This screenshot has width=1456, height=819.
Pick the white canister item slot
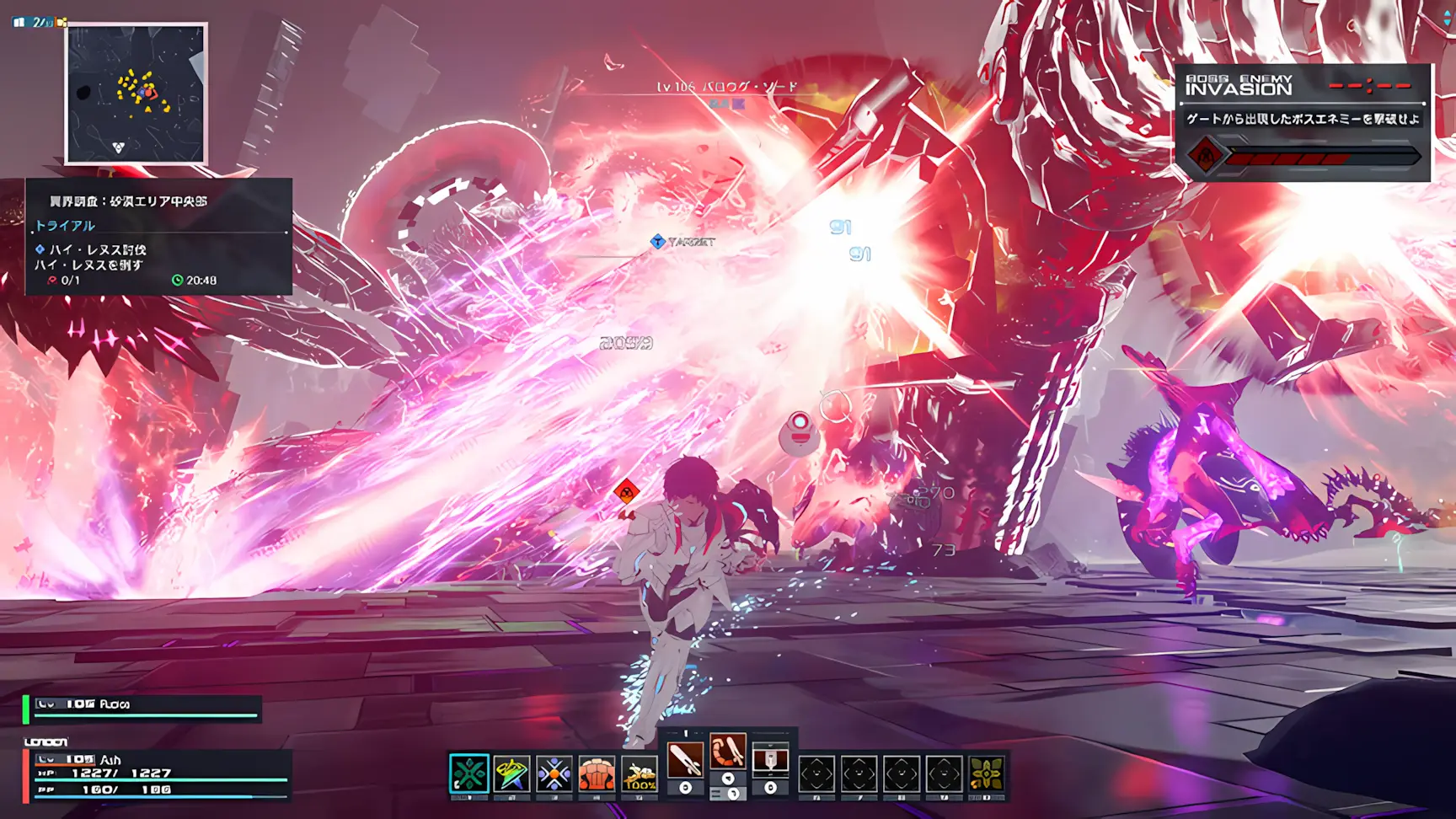(770, 761)
